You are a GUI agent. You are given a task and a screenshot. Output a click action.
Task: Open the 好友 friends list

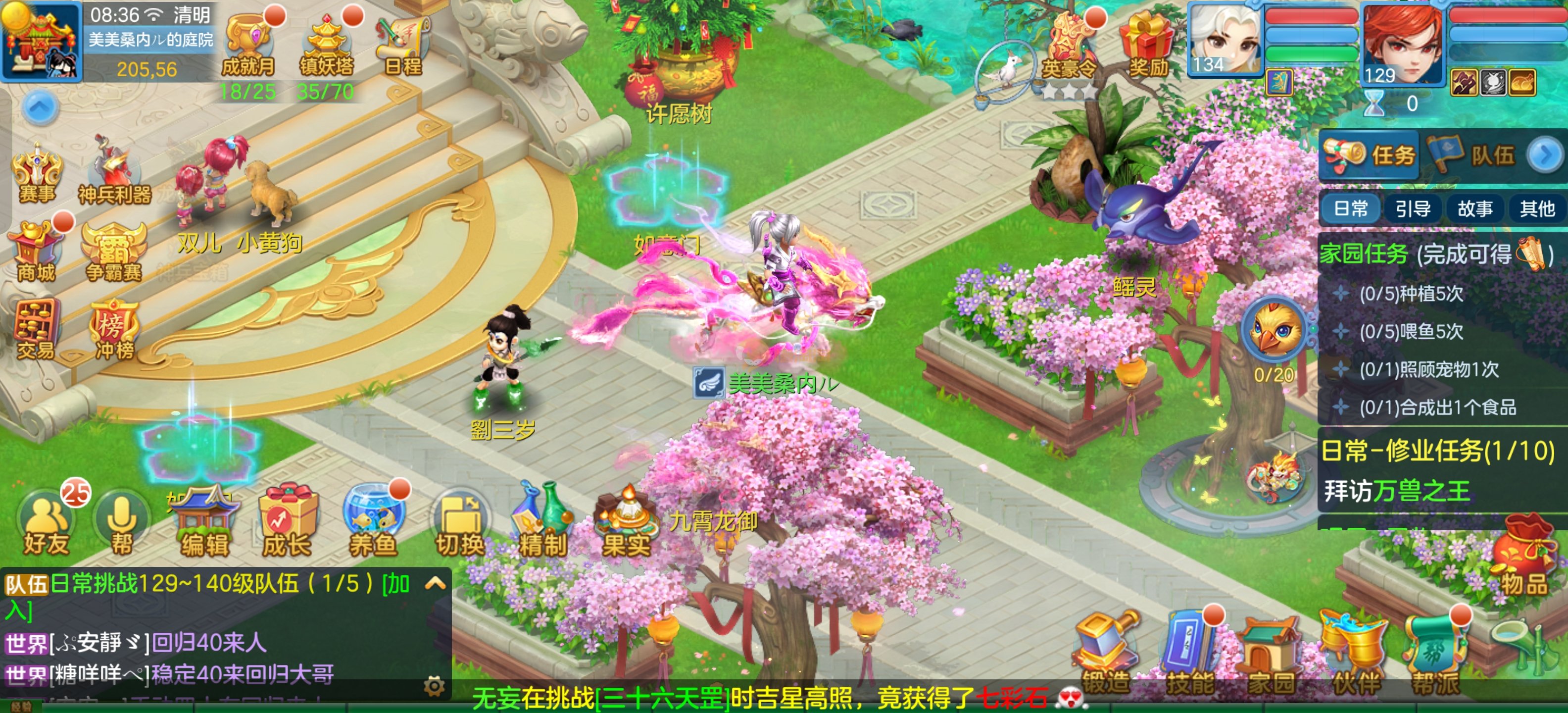coord(46,525)
